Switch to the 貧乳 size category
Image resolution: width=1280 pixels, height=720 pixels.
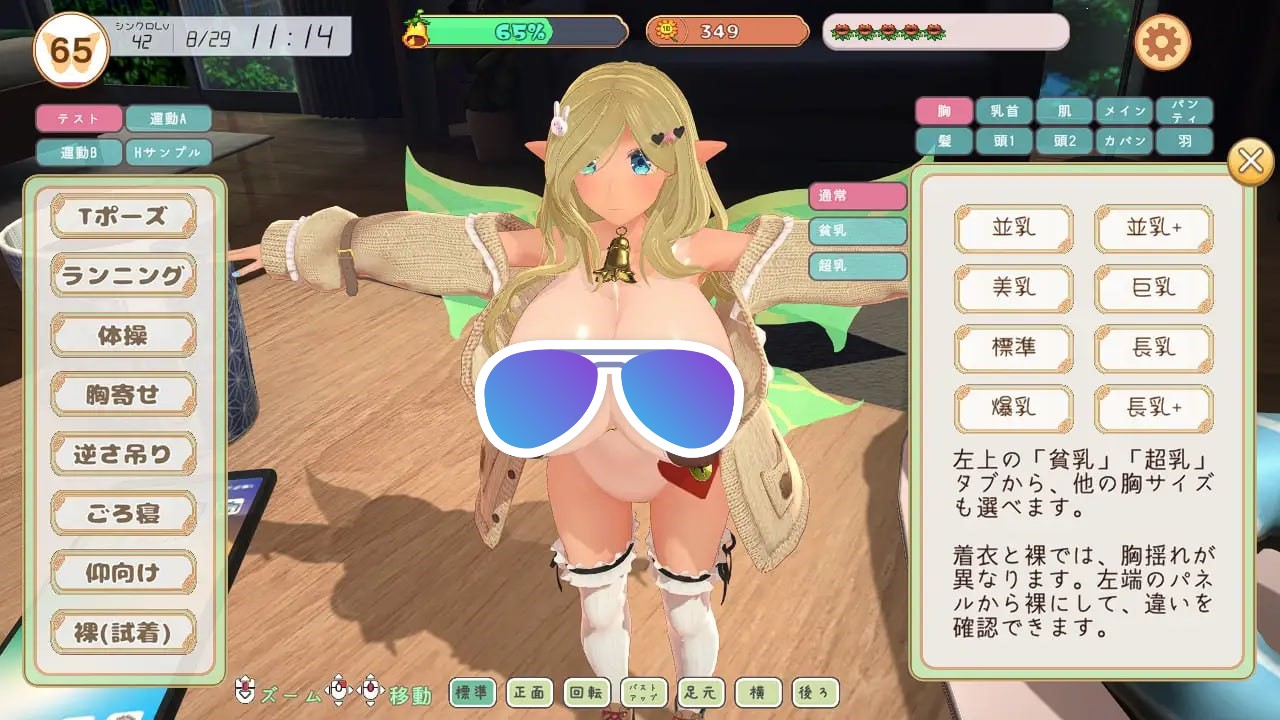(x=856, y=232)
